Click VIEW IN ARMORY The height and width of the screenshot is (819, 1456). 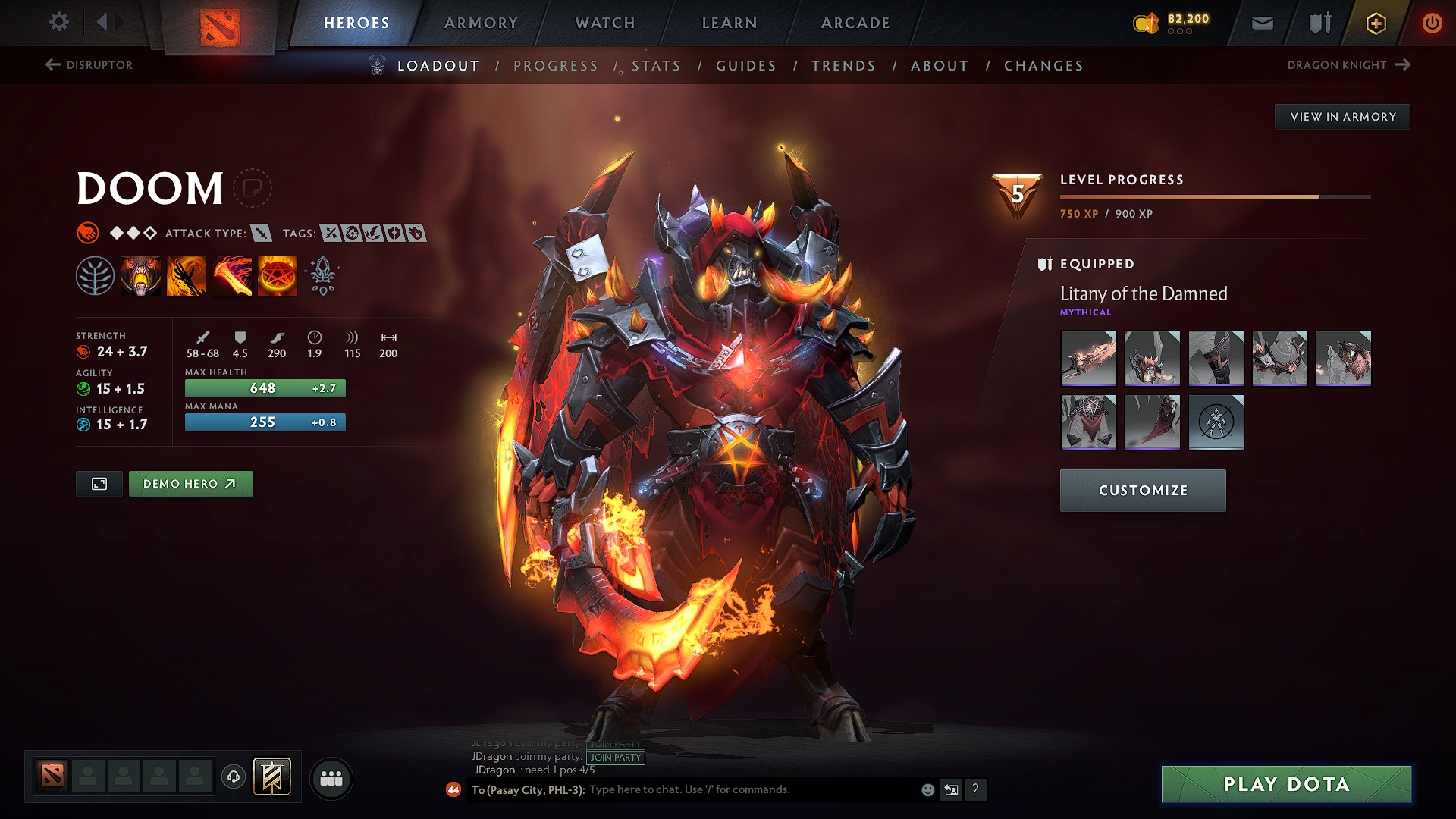coord(1341,116)
